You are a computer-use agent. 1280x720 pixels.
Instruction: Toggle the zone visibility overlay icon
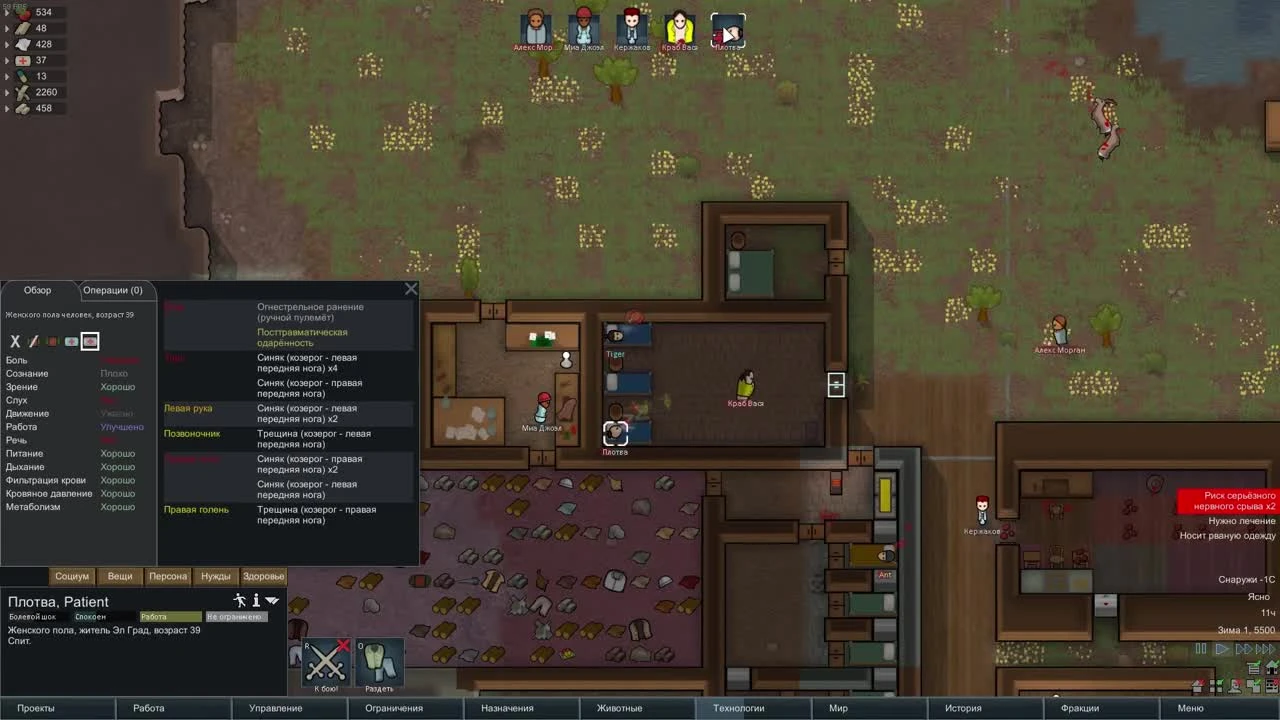pyautogui.click(x=1253, y=686)
